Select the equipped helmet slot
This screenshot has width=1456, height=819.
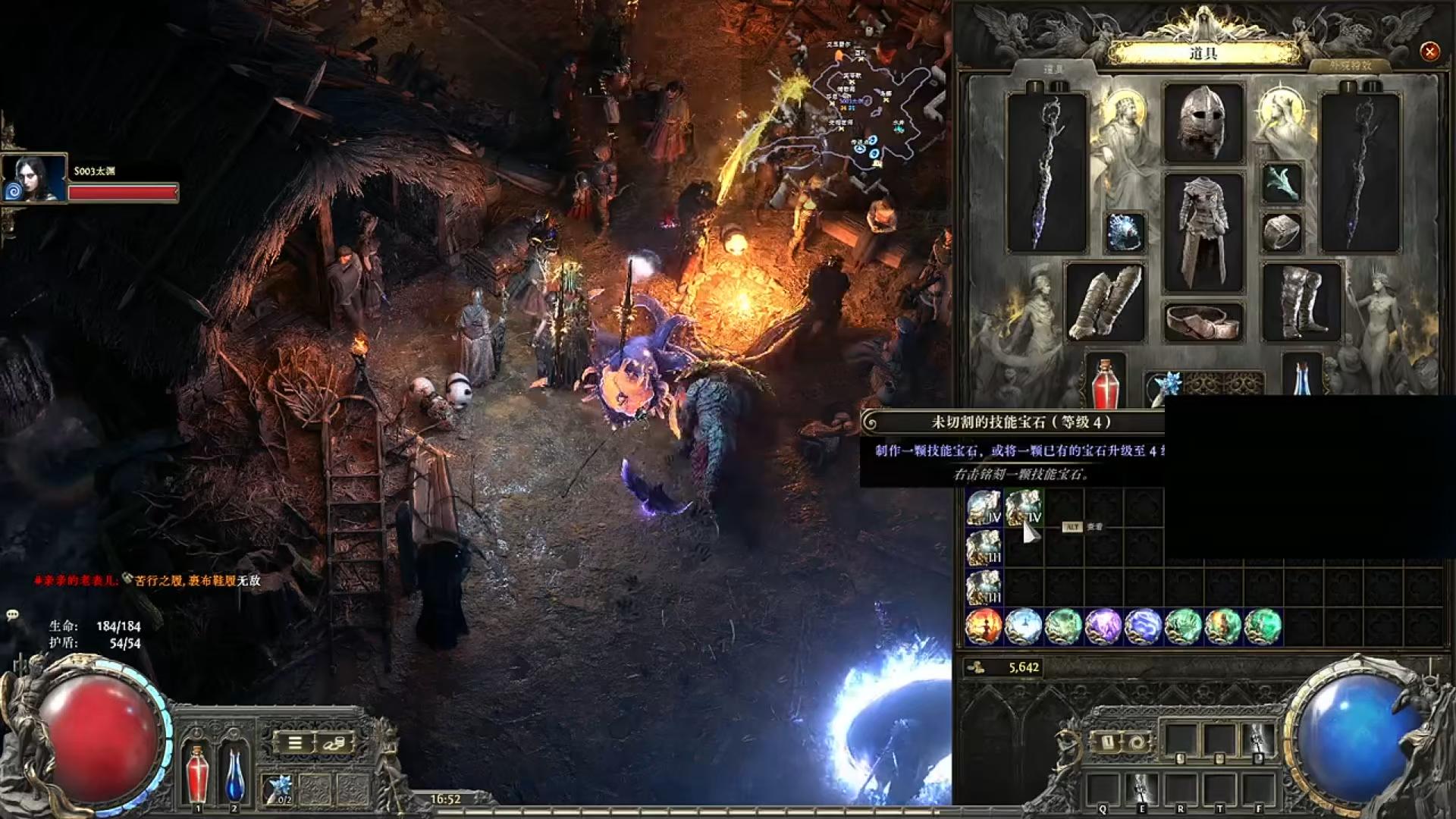coord(1203,123)
